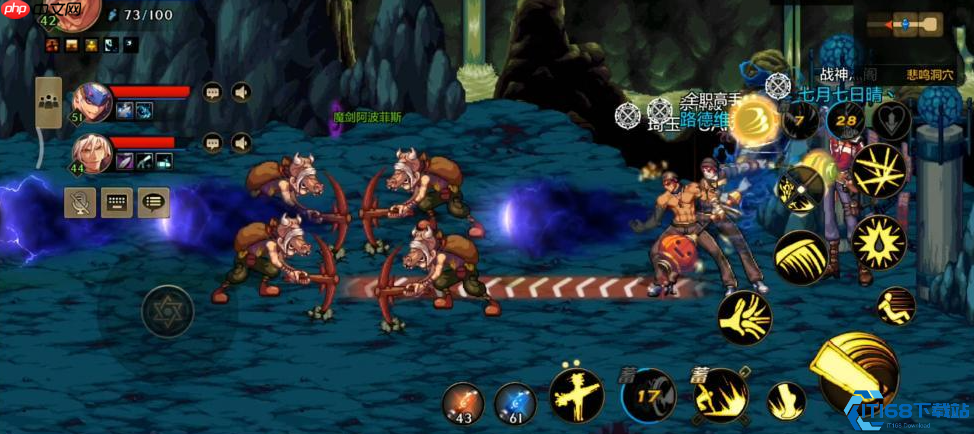Screen dimensions: 974x434
Task: Select the level 44 party member portrait
Action: [x=92, y=153]
